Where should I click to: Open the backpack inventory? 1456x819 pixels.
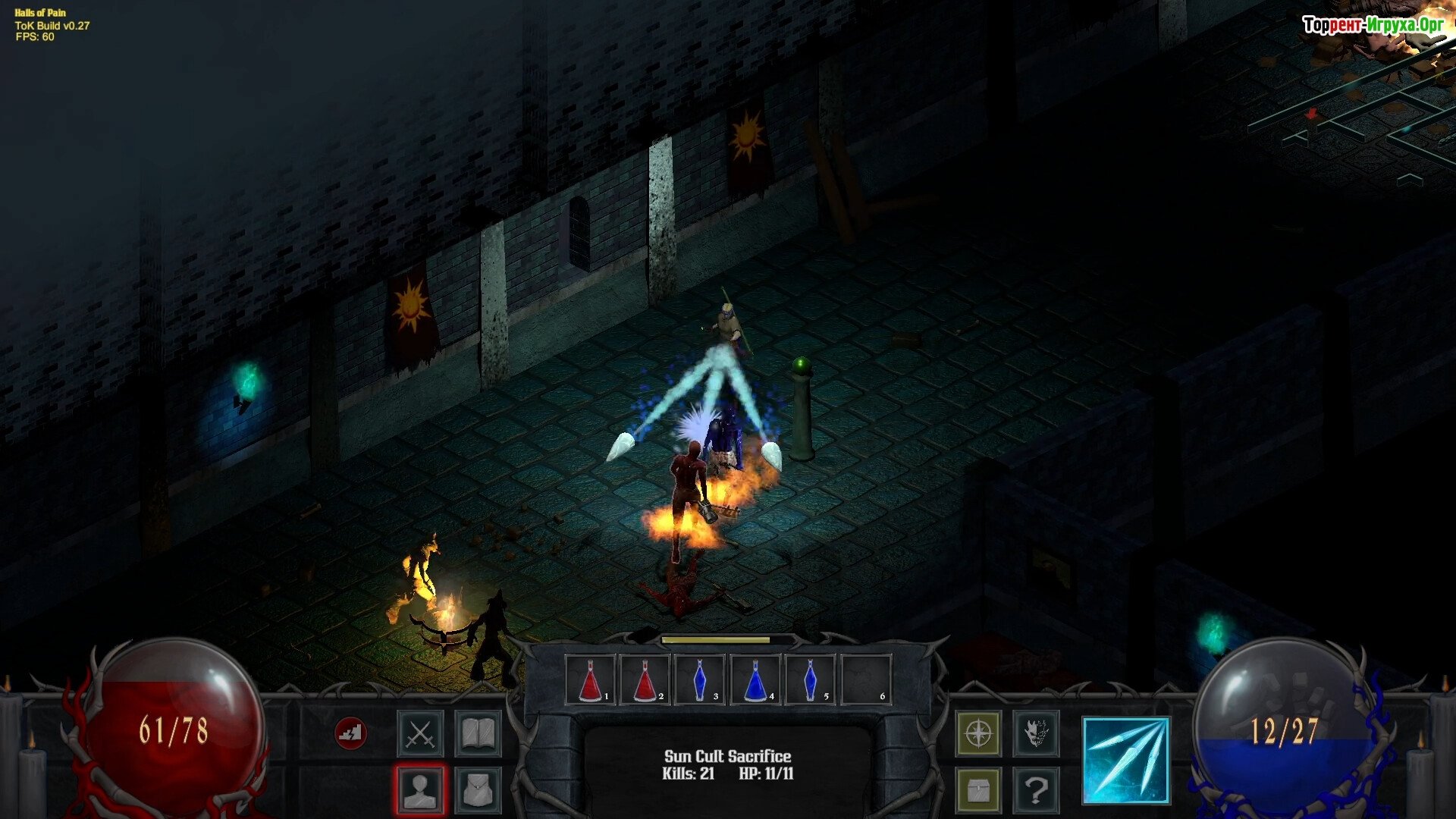(478, 789)
